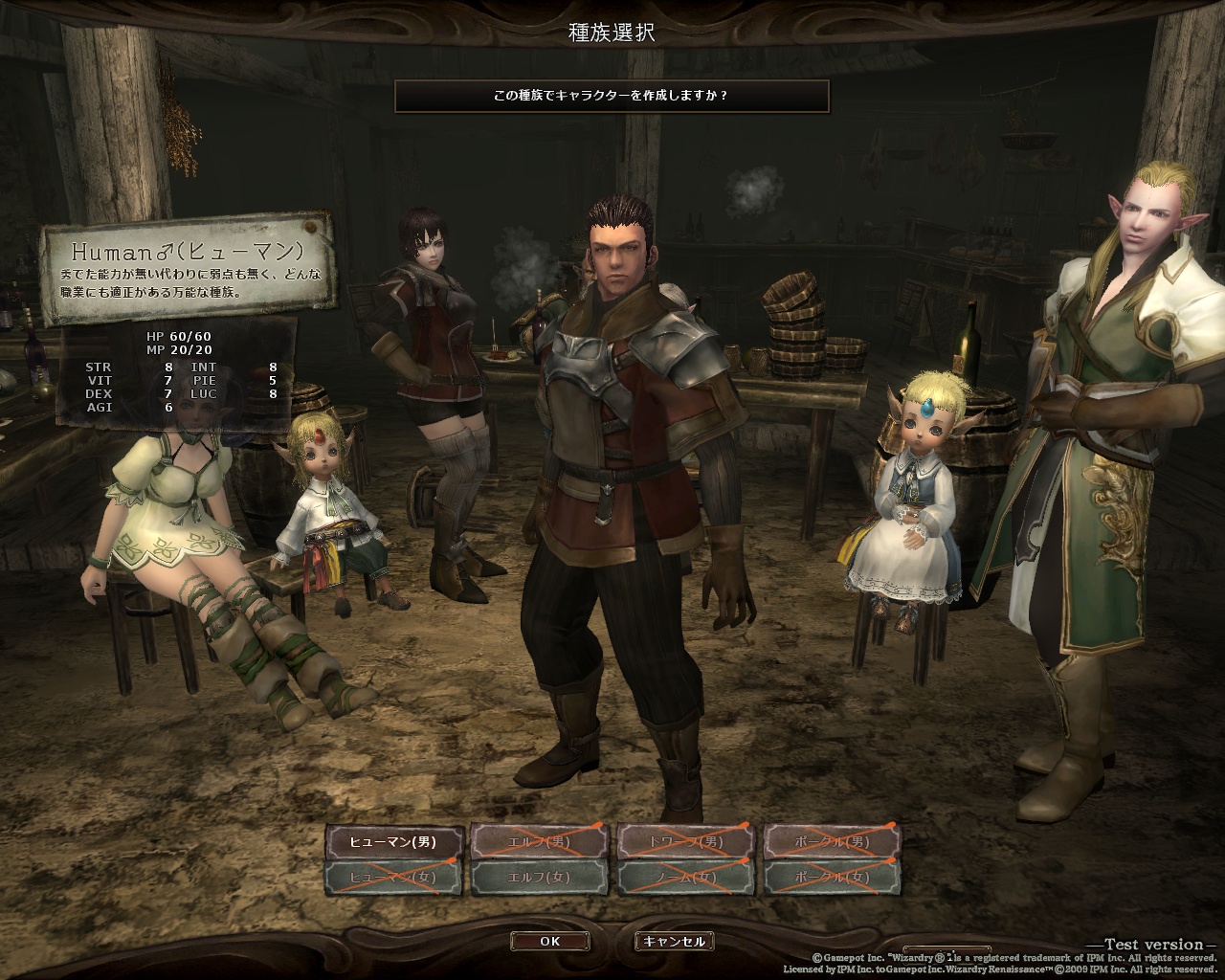Select the ヒューマン(女) race button
The height and width of the screenshot is (980, 1225).
click(395, 878)
